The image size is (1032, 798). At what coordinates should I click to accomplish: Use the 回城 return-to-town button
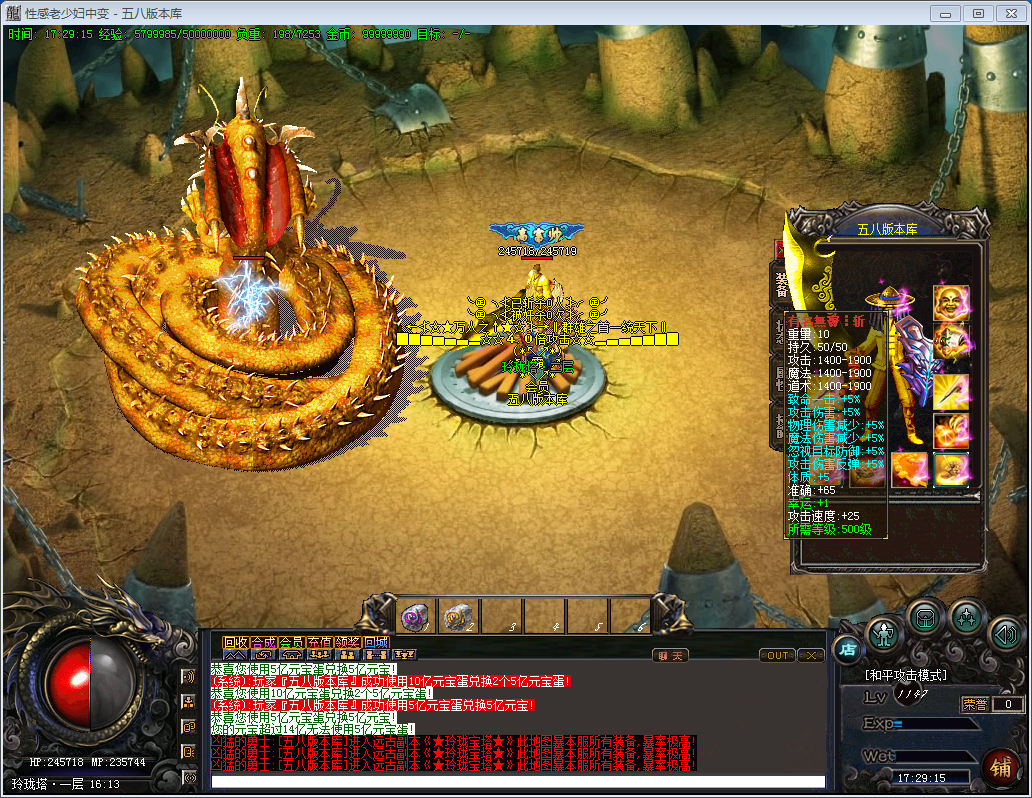click(x=375, y=642)
